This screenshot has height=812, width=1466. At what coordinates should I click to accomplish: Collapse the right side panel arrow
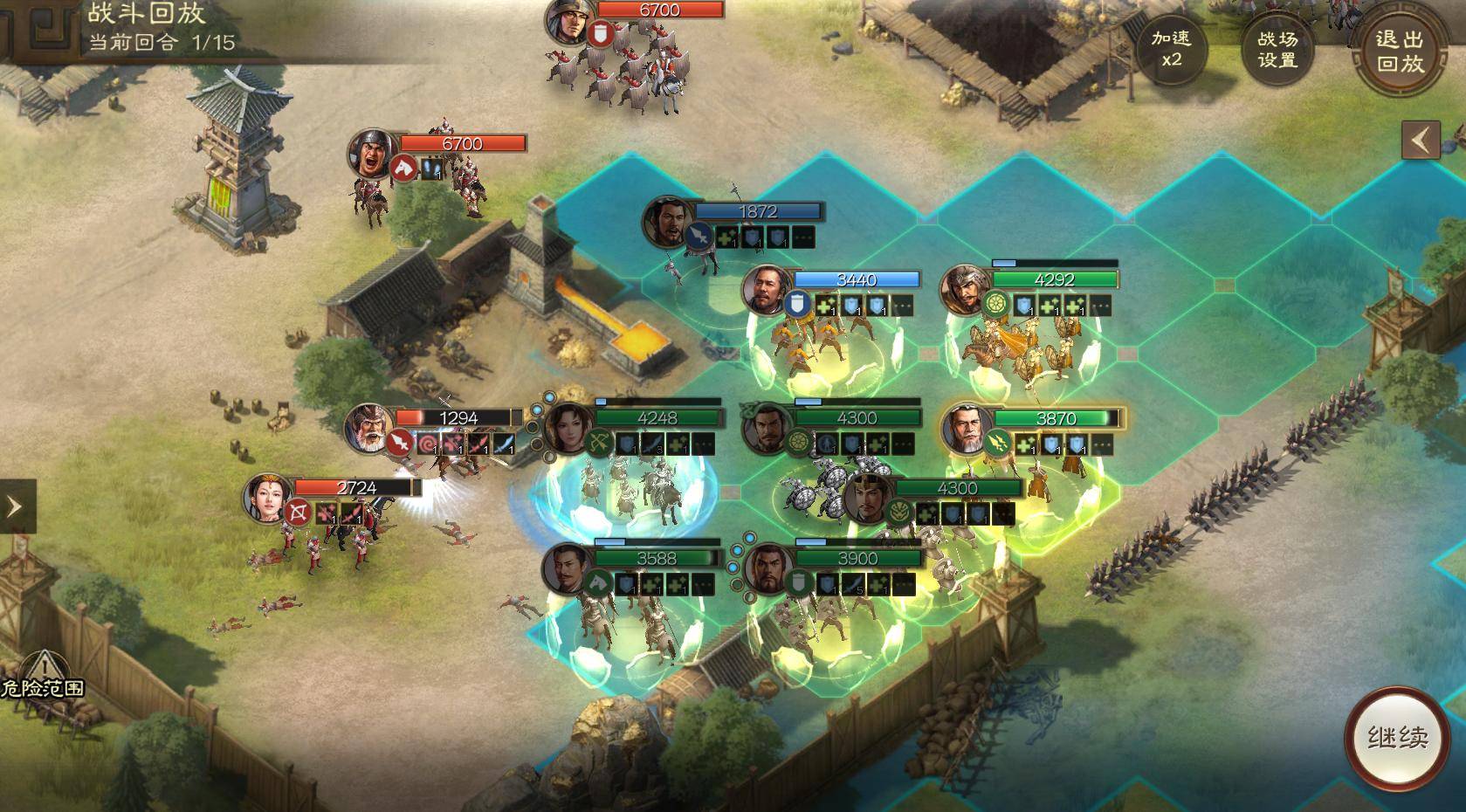pyautogui.click(x=1421, y=140)
